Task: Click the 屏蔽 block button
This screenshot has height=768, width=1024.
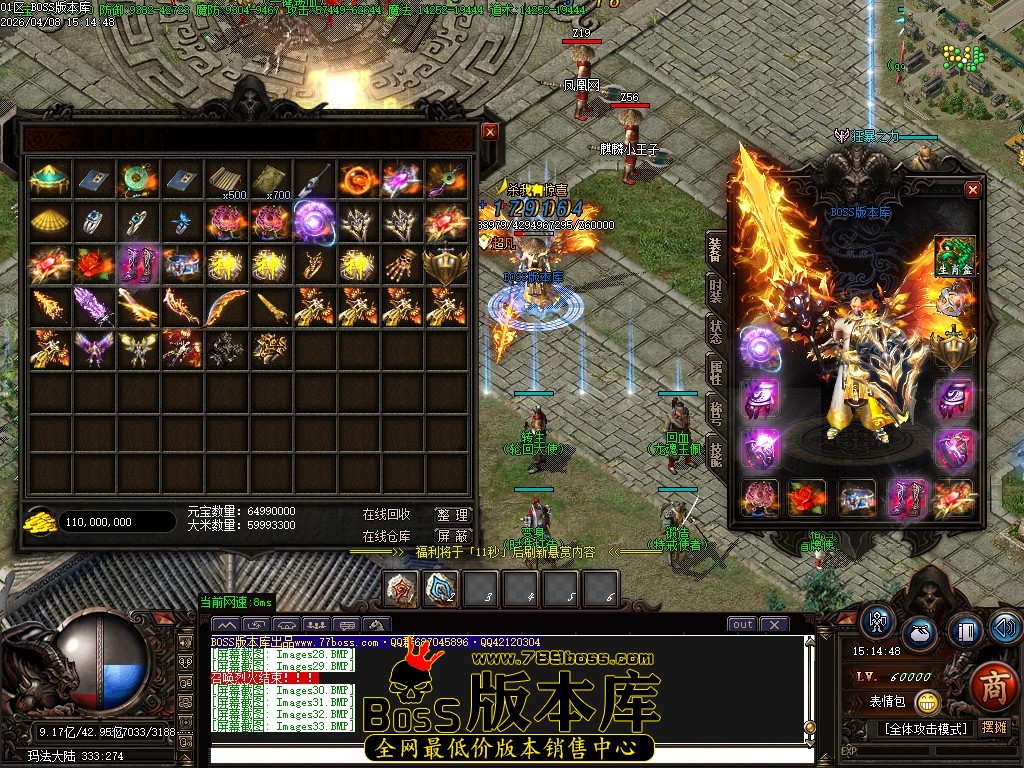Action: pos(452,536)
